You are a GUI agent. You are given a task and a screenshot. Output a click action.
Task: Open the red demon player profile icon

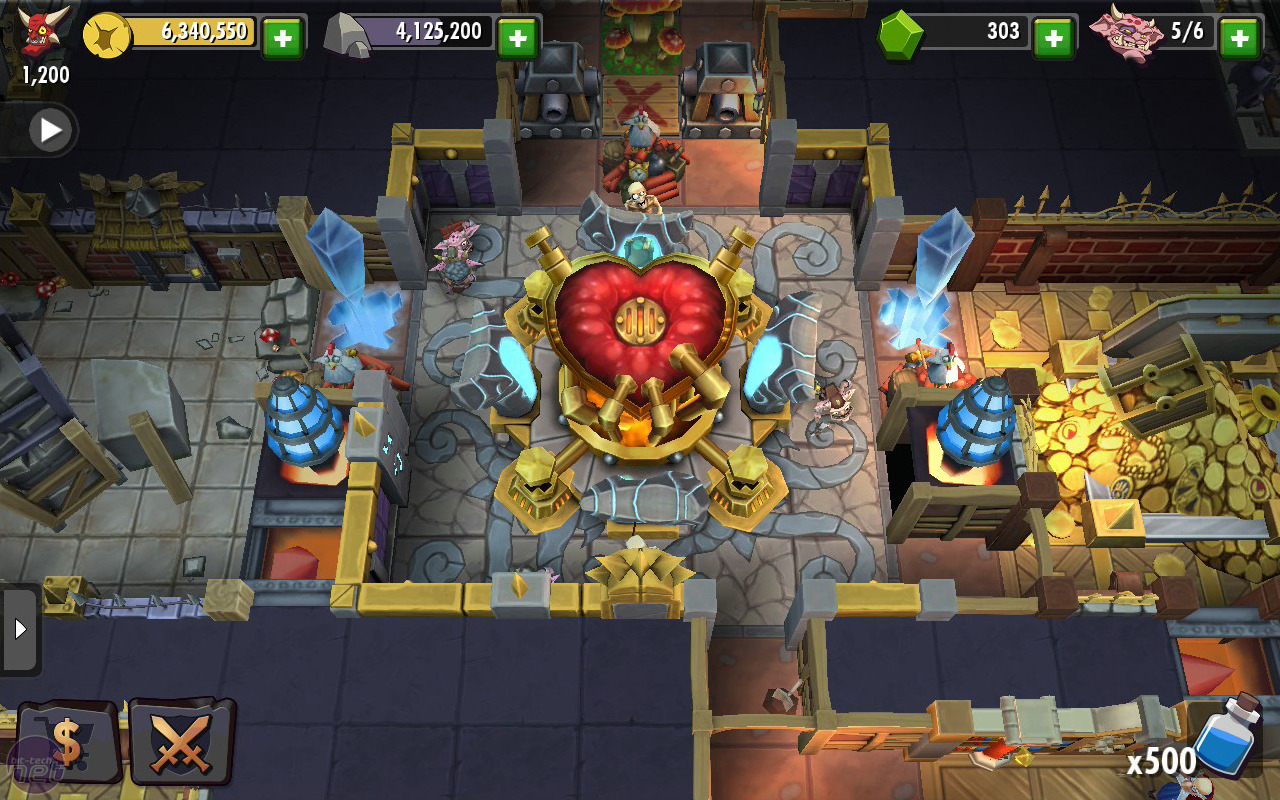[45, 32]
